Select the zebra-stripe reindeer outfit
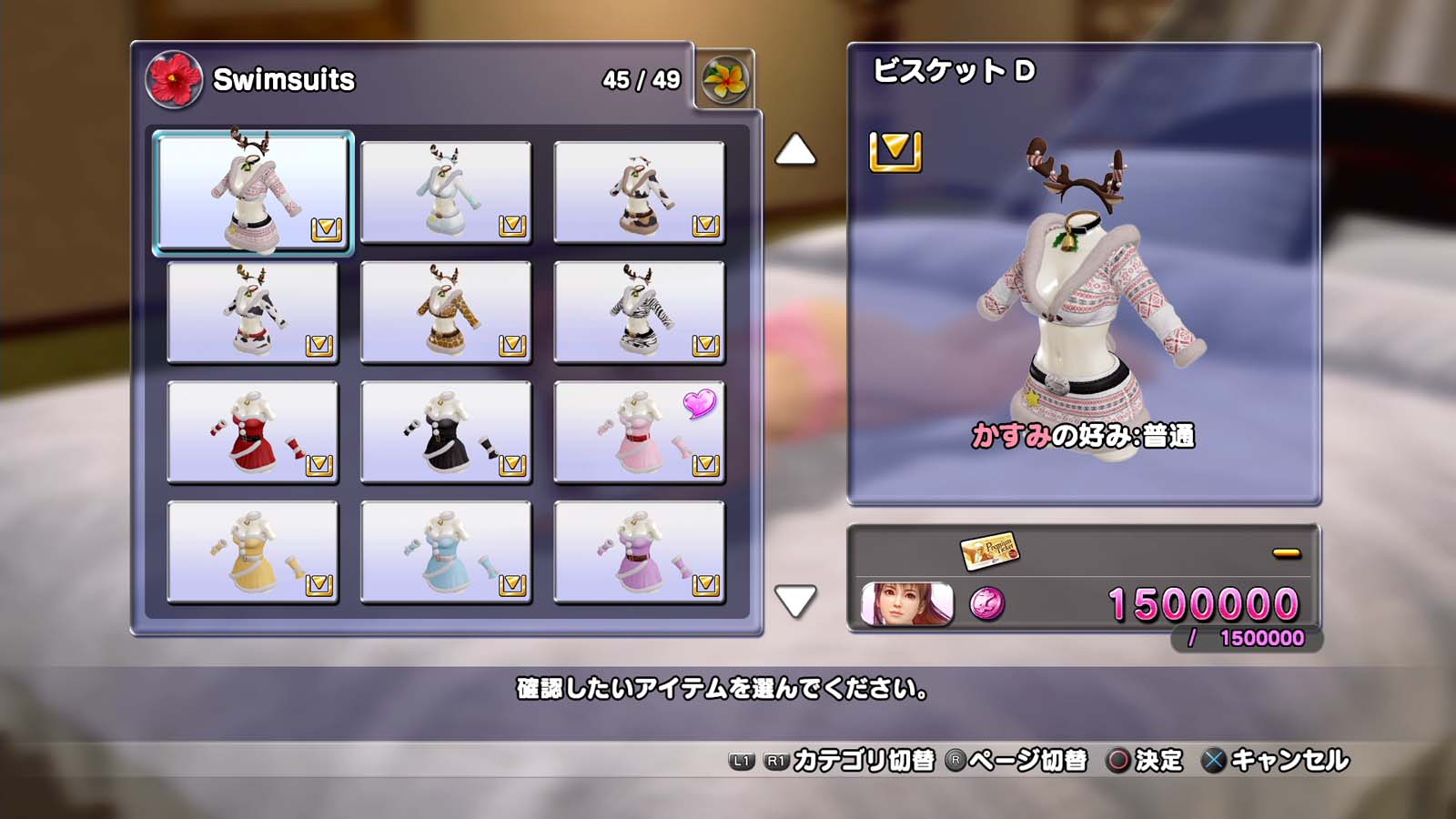The width and height of the screenshot is (1456, 819). pyautogui.click(x=639, y=312)
